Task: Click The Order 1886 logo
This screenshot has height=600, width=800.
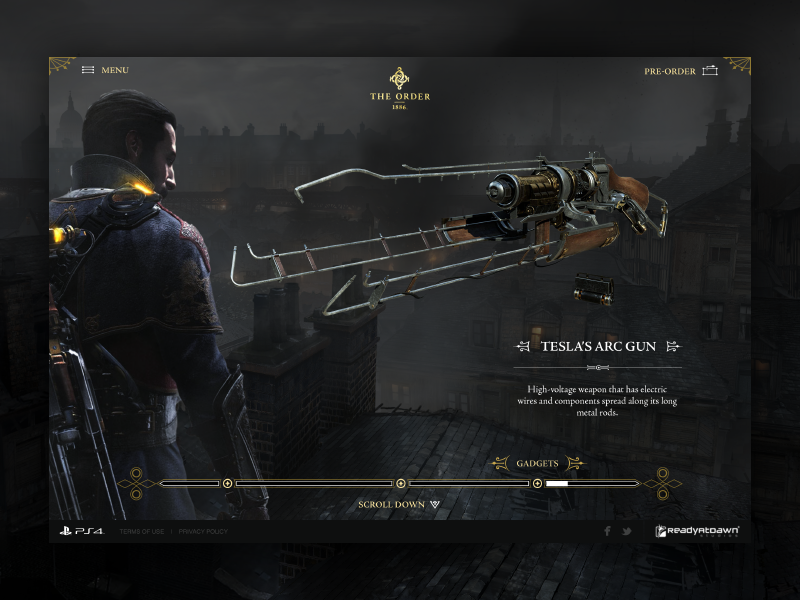Action: click(399, 88)
